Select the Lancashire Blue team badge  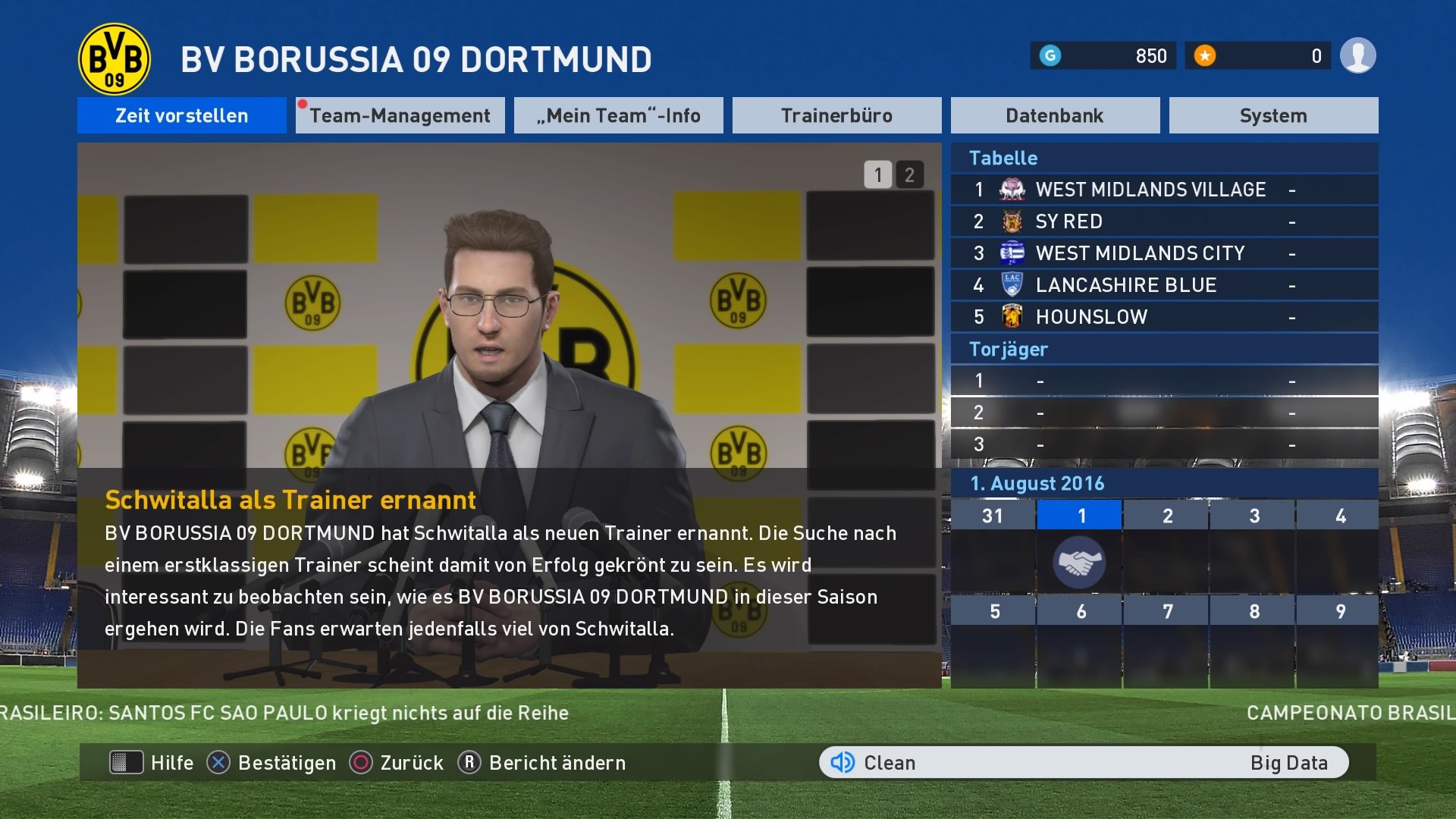click(1012, 284)
